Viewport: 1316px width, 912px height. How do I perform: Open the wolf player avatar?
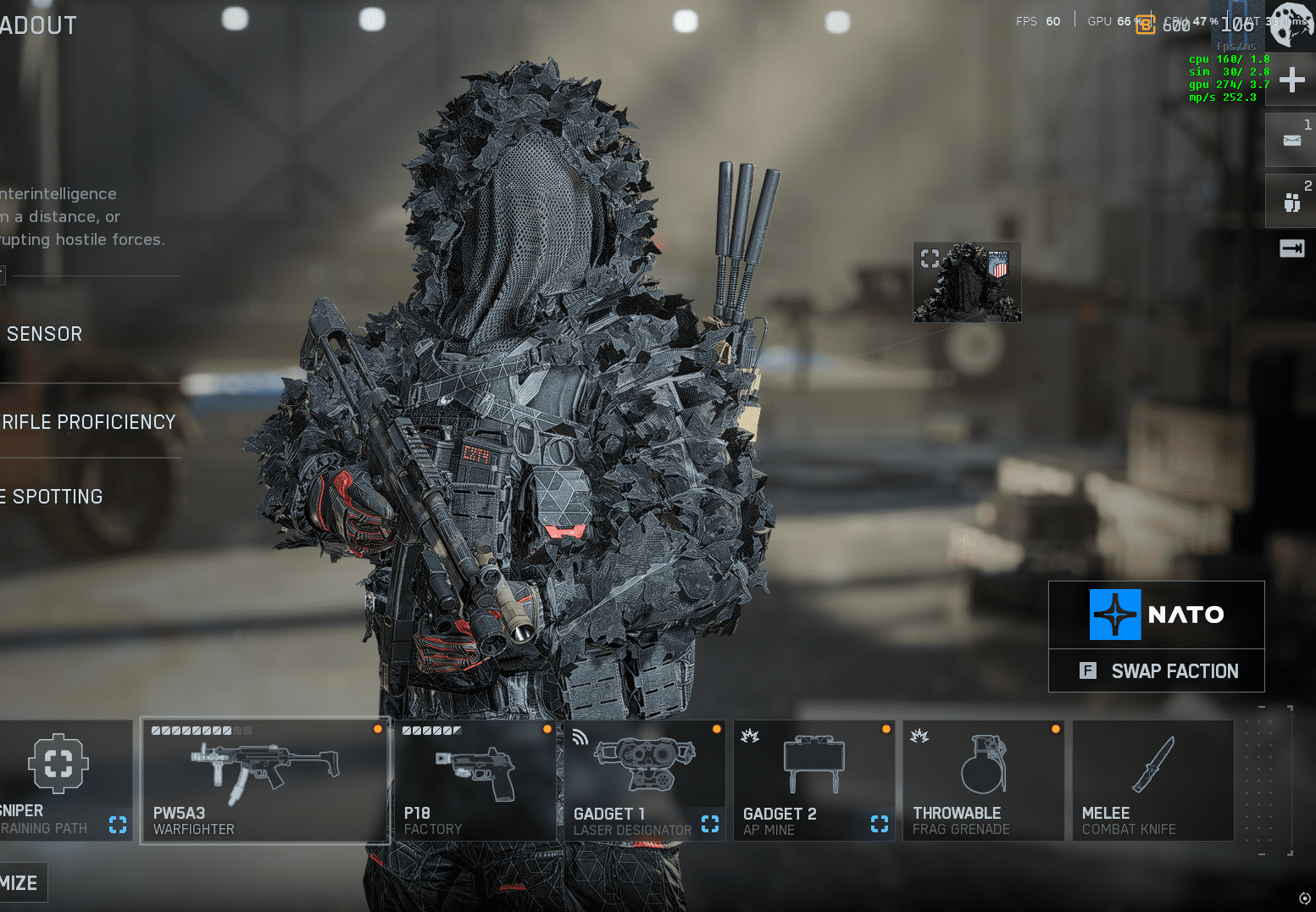tap(1291, 24)
